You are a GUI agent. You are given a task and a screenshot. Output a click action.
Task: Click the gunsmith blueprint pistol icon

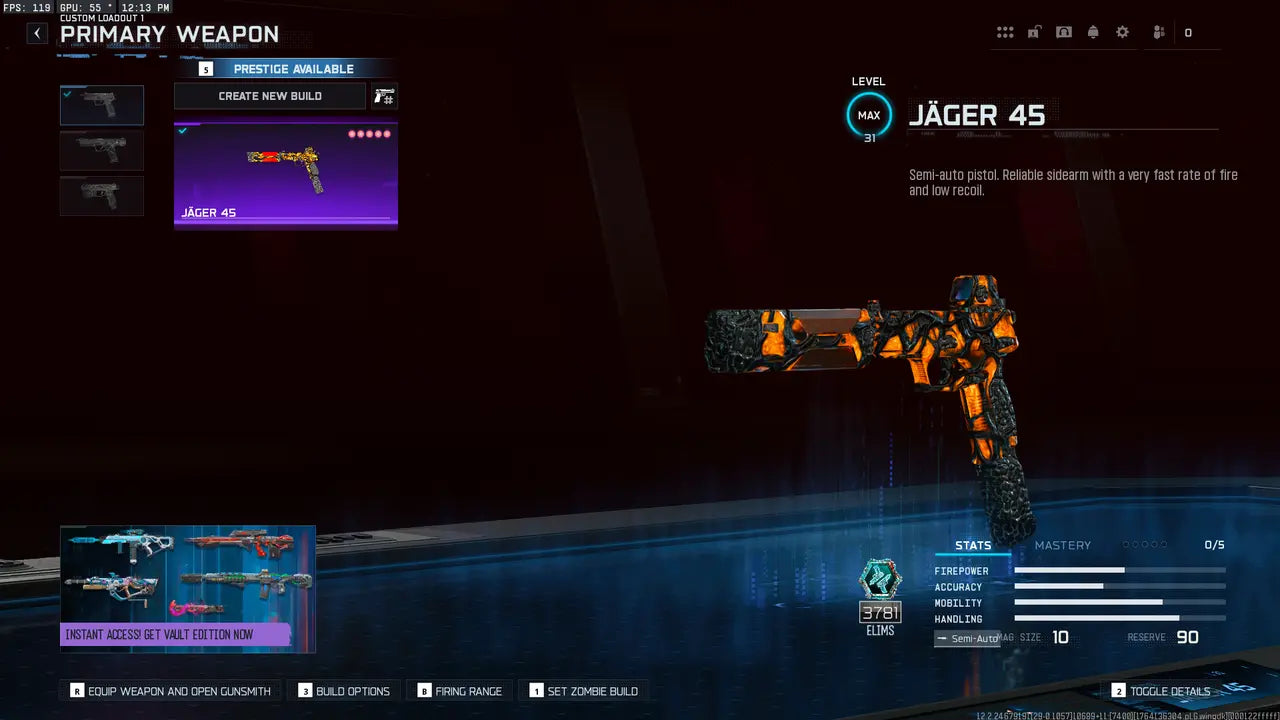pyautogui.click(x=384, y=95)
